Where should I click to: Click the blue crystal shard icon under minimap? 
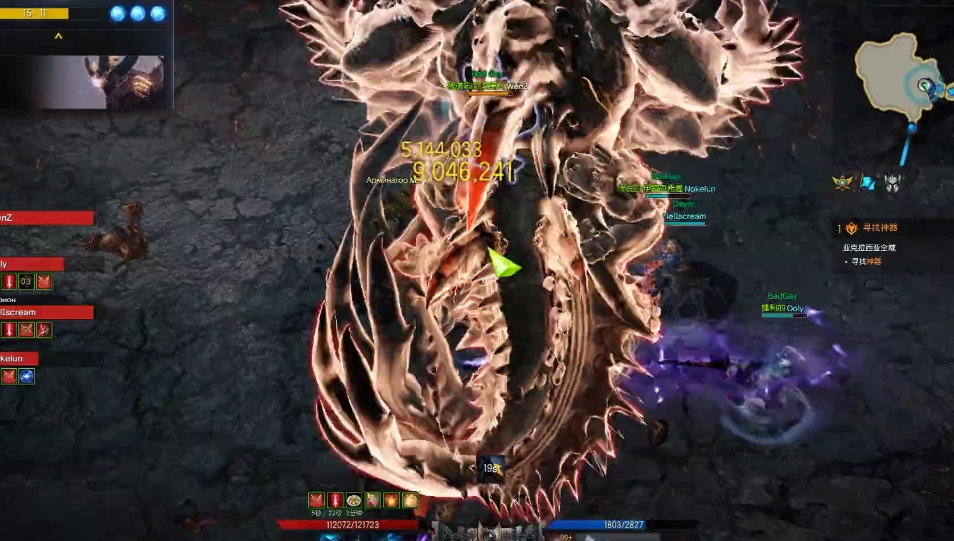coord(867,182)
